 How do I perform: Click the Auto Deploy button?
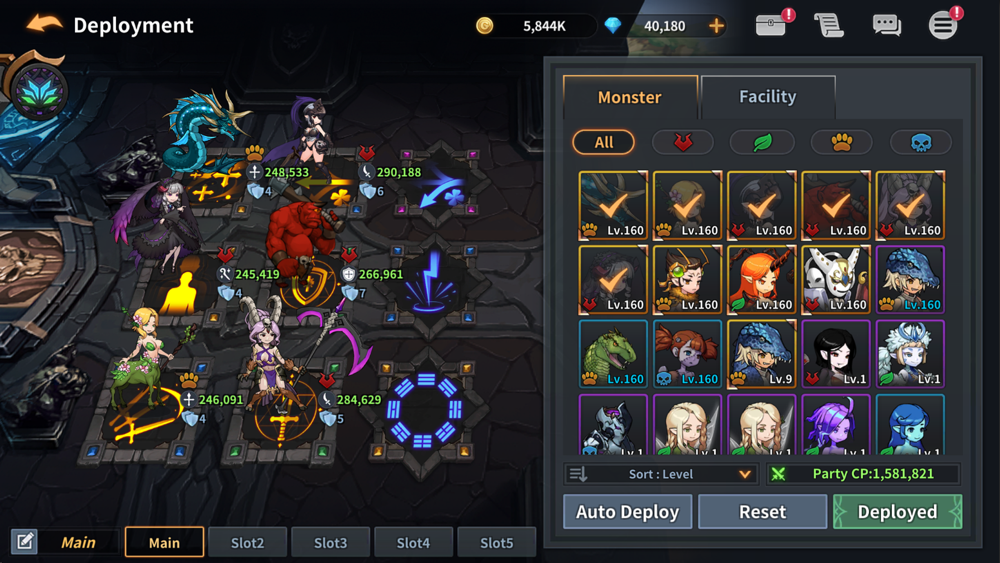point(627,512)
